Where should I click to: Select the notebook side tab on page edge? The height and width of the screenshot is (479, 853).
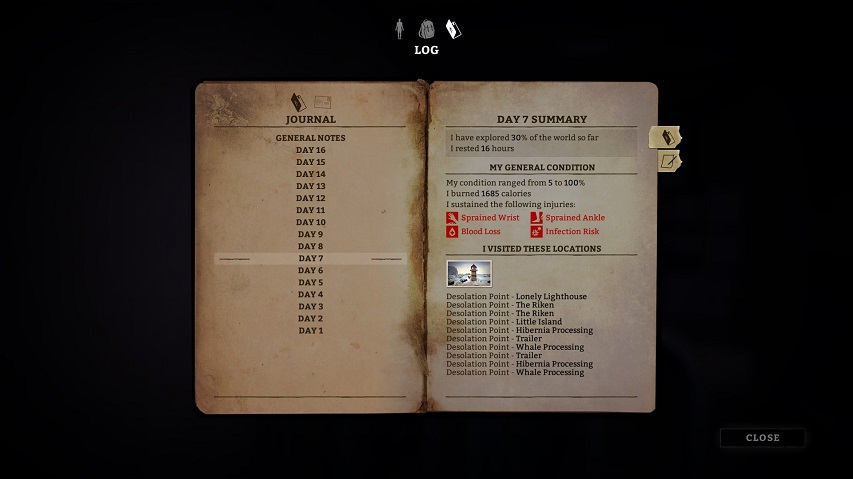click(x=665, y=137)
